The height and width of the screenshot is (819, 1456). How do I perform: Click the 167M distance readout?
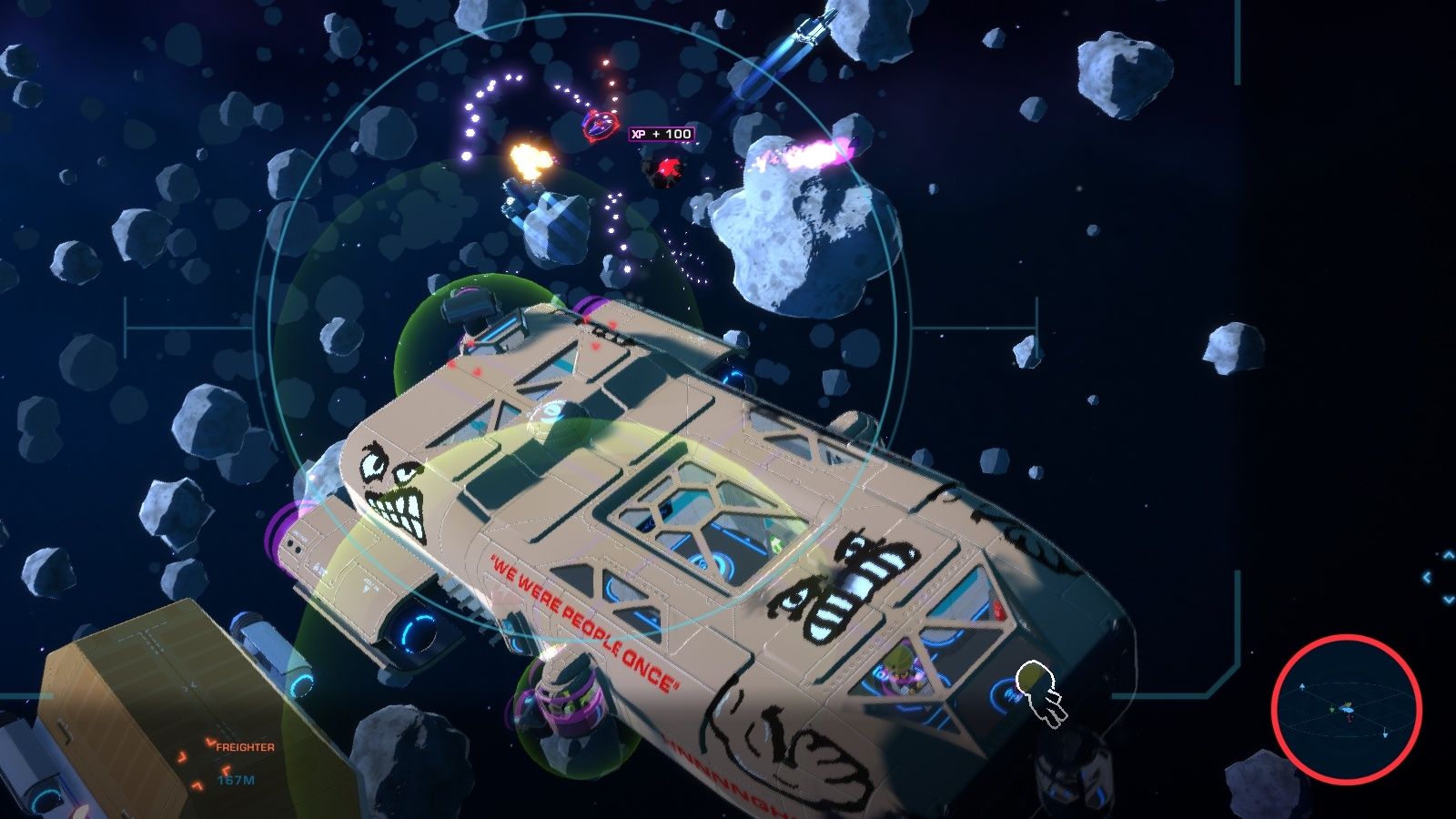[x=236, y=781]
